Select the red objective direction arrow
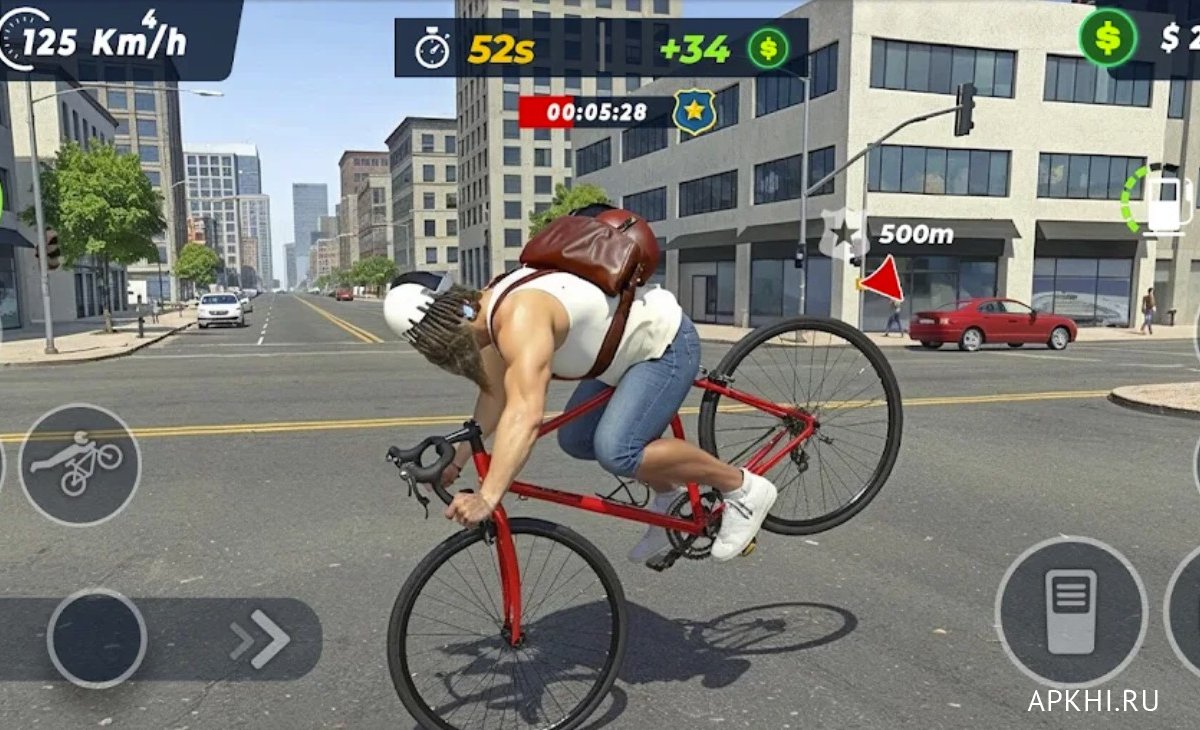Viewport: 1200px width, 730px height. click(882, 280)
